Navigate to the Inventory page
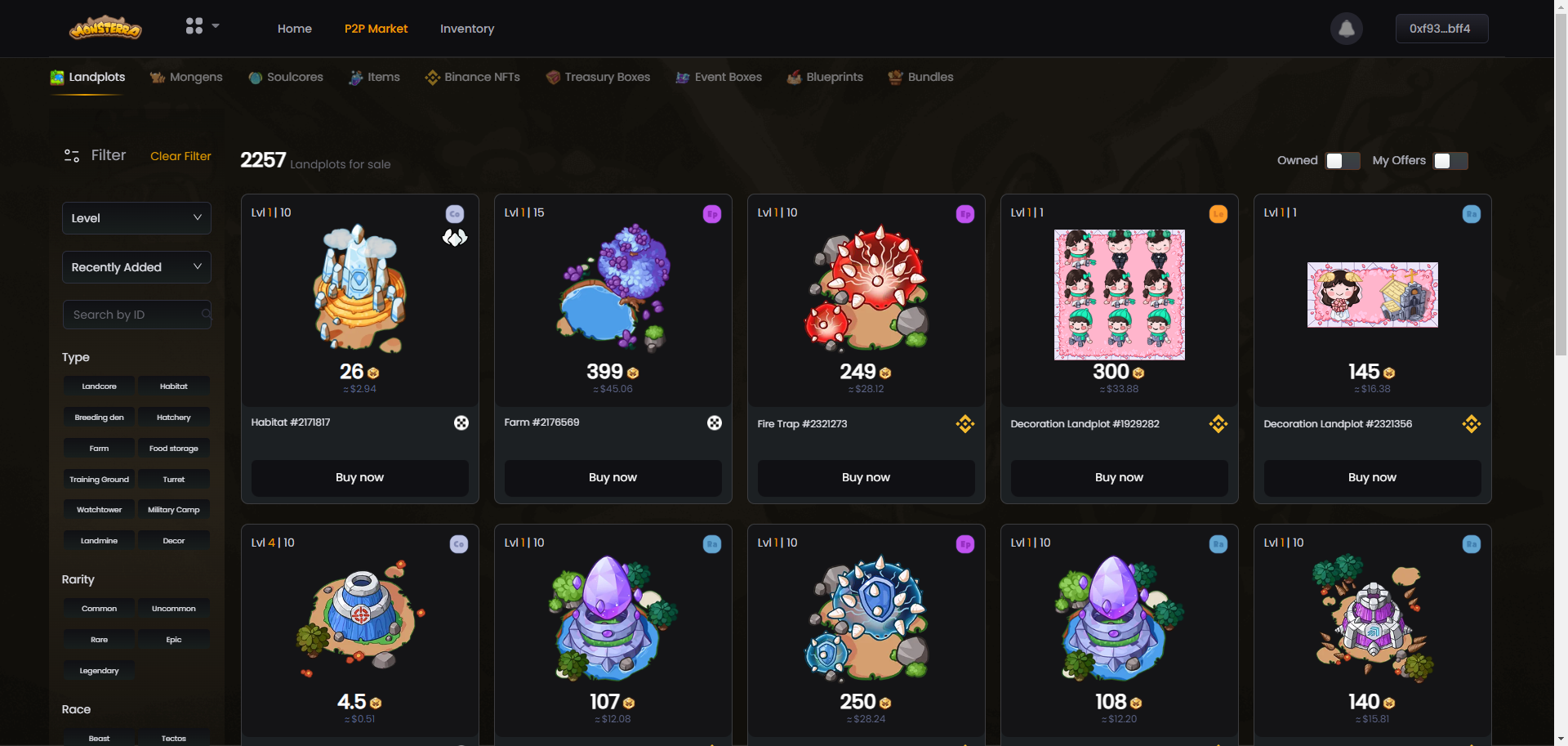Viewport: 1568px width, 746px height. tap(467, 29)
